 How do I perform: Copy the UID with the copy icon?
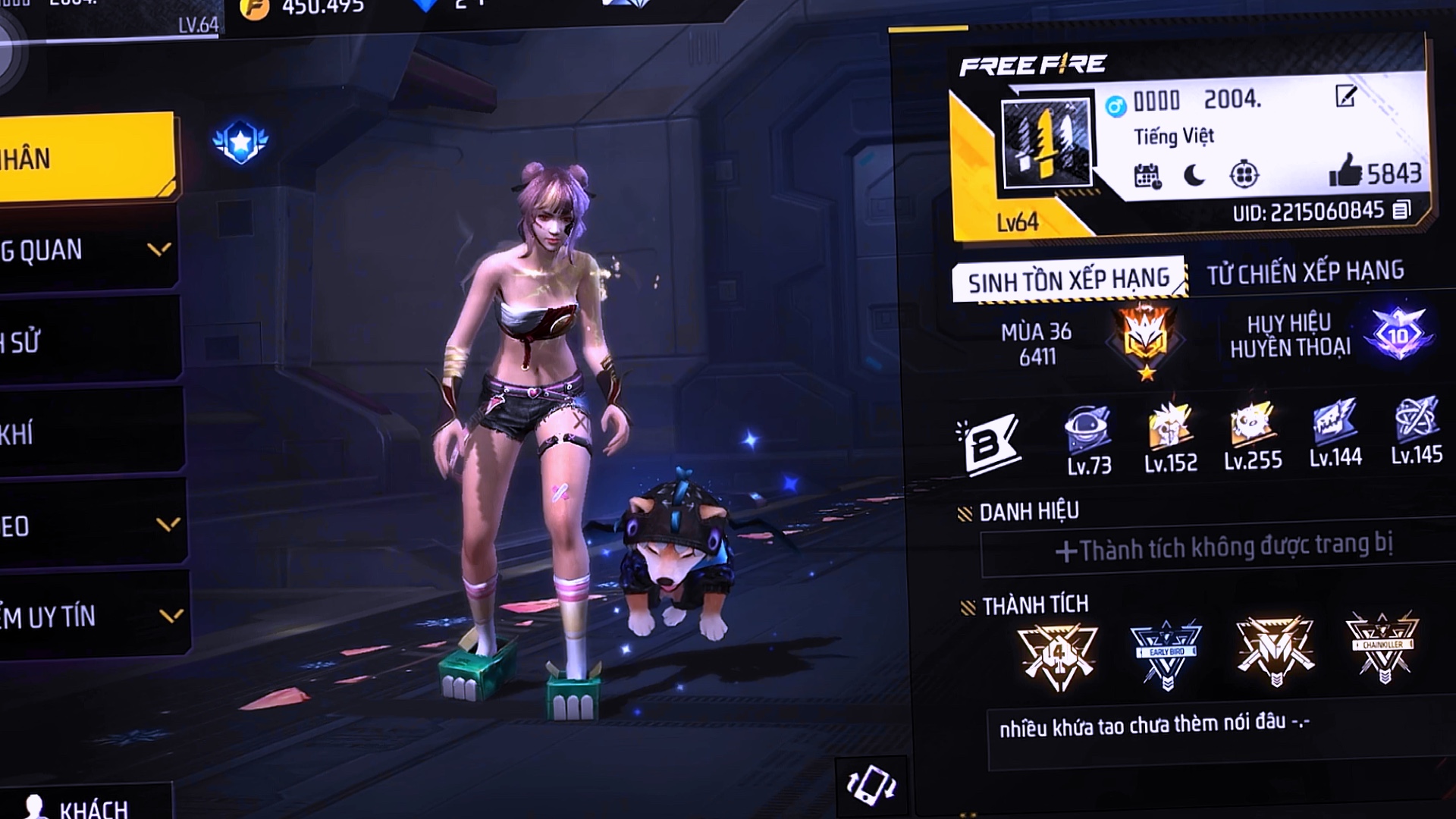click(1401, 210)
